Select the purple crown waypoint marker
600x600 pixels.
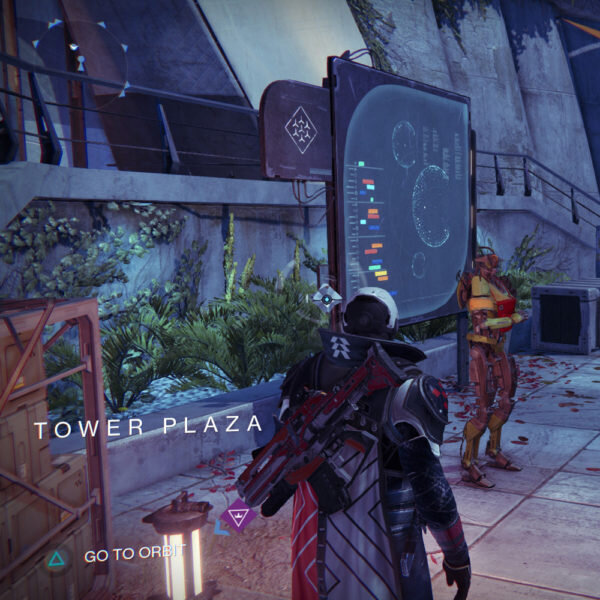[x=237, y=517]
